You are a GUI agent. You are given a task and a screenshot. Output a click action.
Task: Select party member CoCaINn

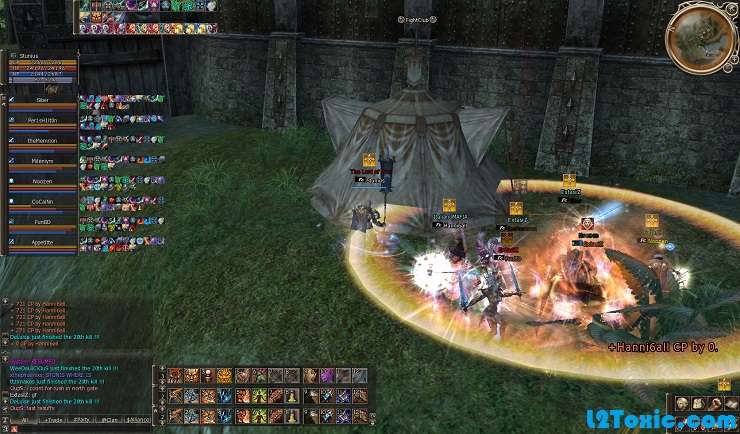[x=42, y=201]
